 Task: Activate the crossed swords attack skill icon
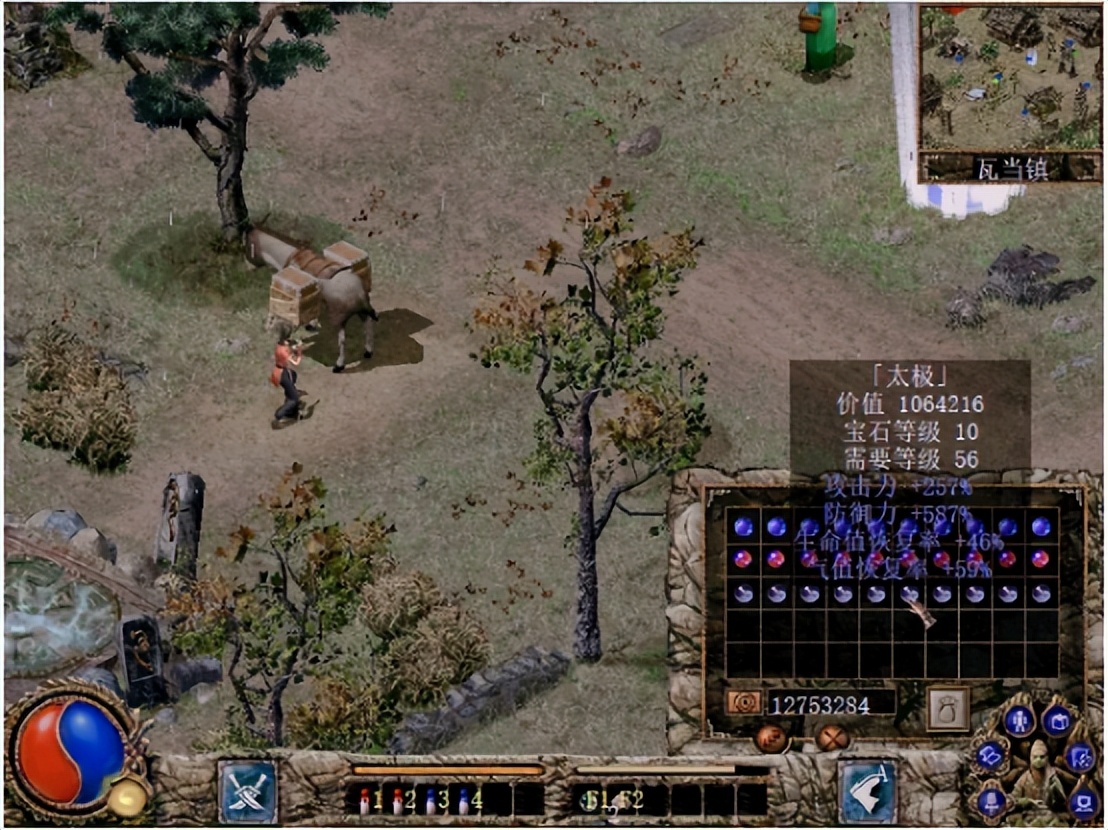tap(248, 791)
